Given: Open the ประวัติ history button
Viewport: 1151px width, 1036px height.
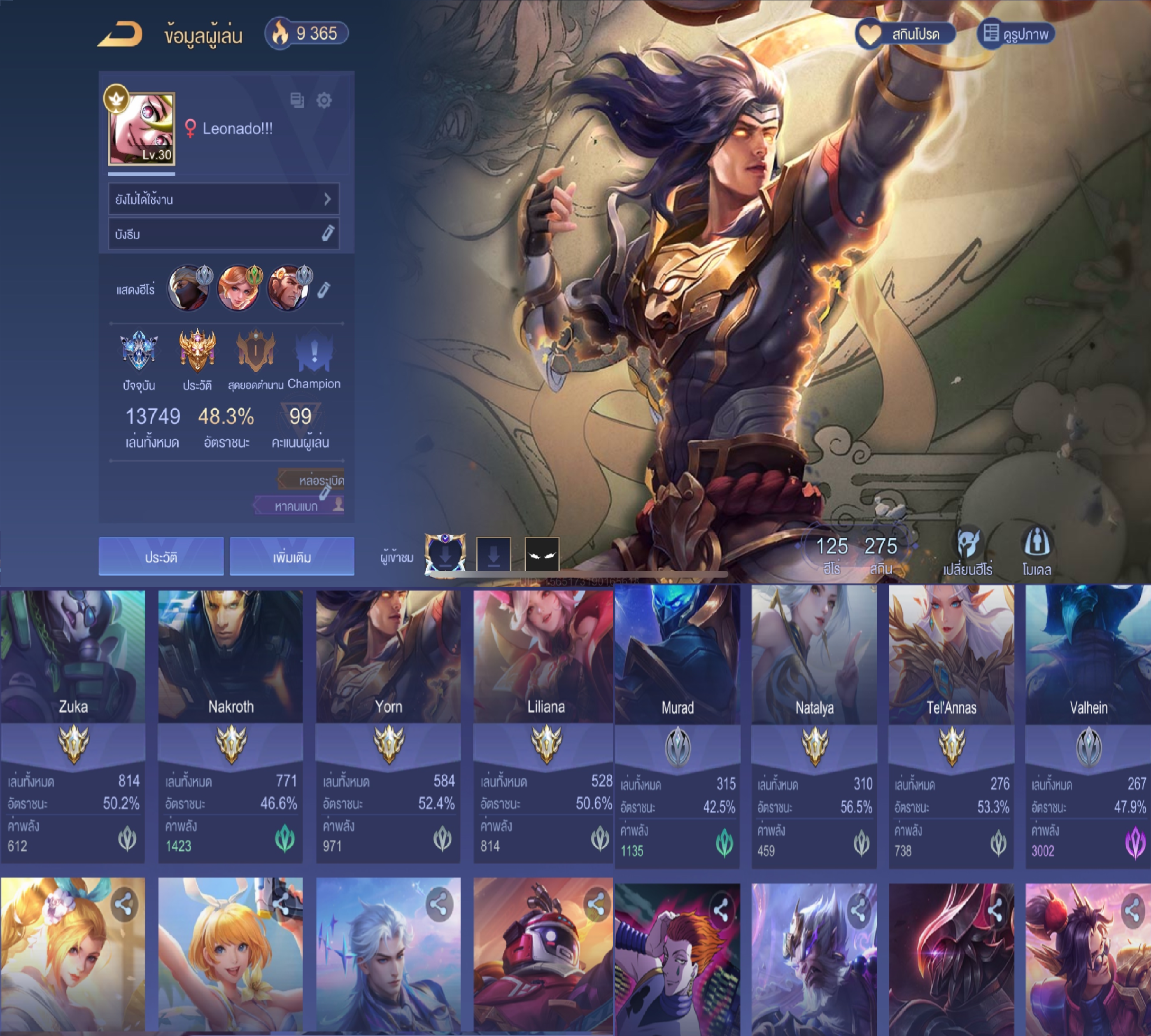Looking at the screenshot, I should point(161,557).
